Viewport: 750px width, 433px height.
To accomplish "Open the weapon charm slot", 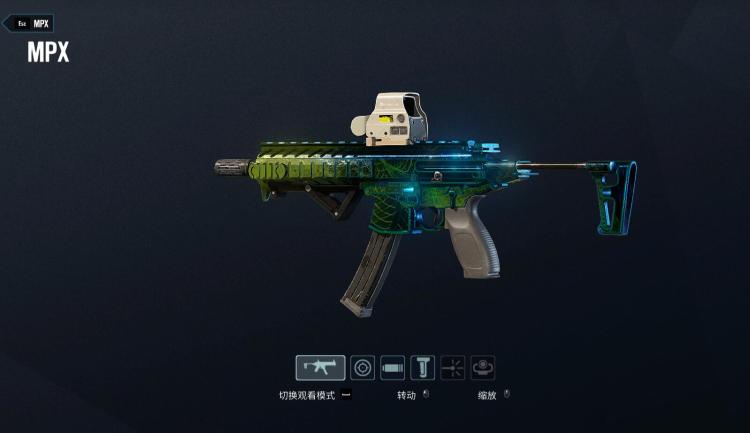I will click(483, 368).
